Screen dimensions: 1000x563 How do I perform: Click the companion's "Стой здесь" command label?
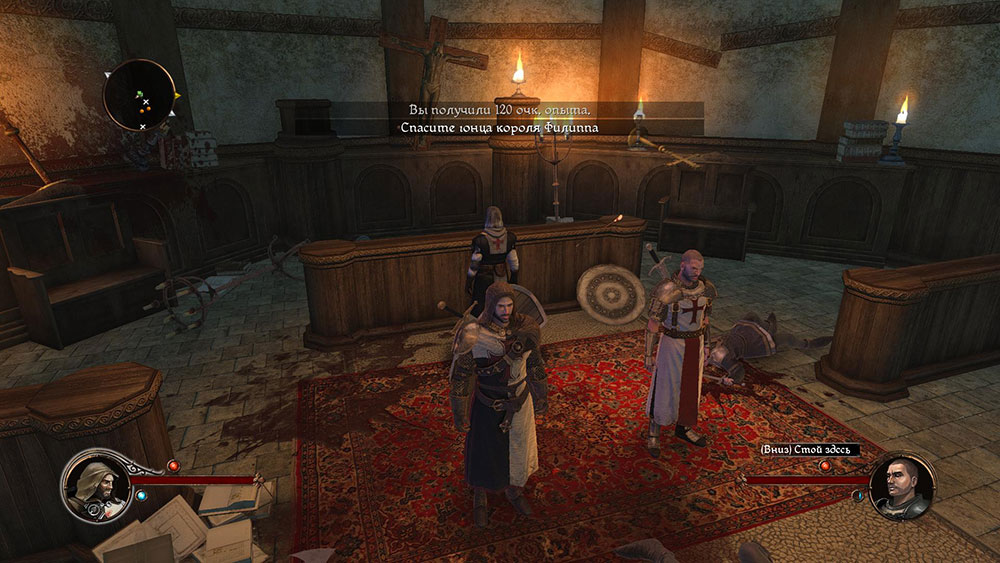tap(810, 450)
